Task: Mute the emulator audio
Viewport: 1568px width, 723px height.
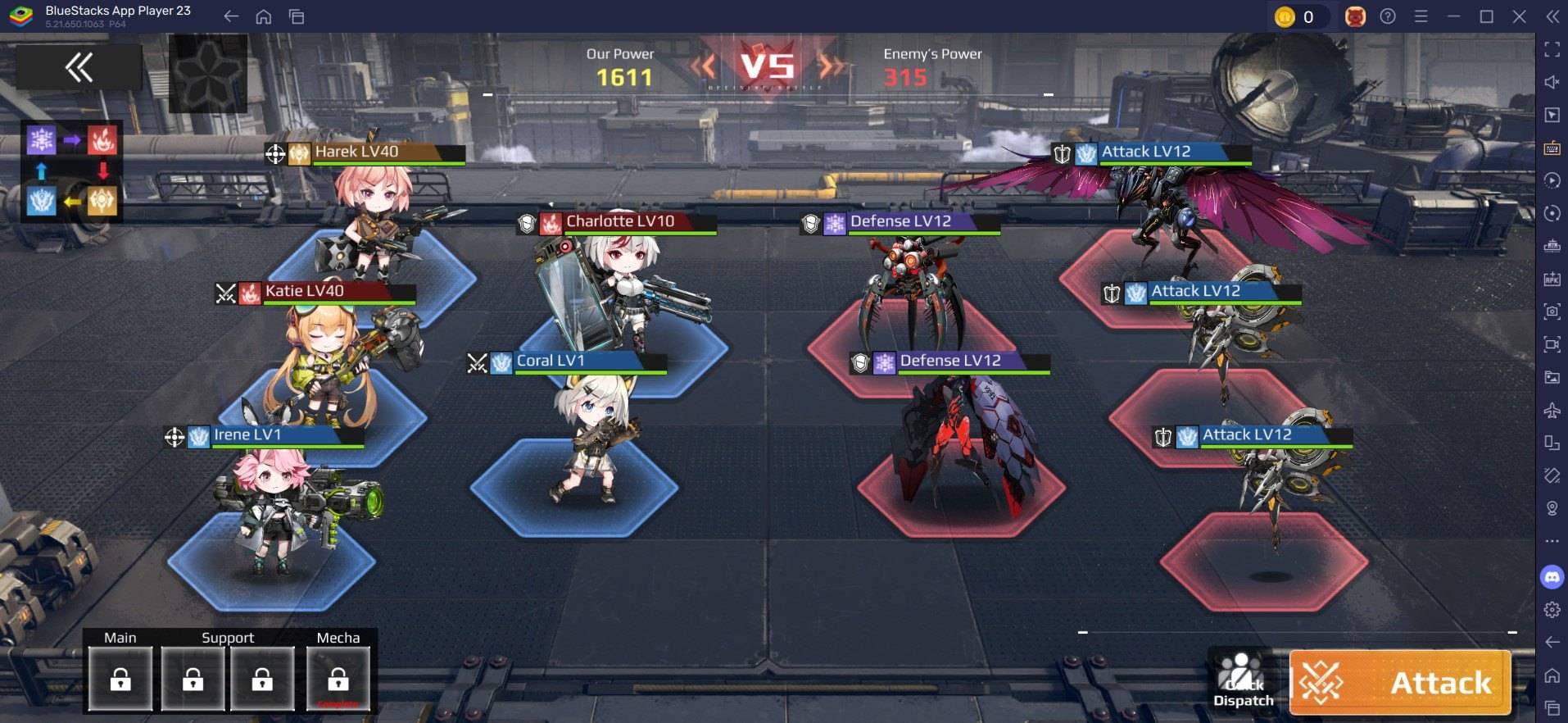Action: [x=1551, y=81]
